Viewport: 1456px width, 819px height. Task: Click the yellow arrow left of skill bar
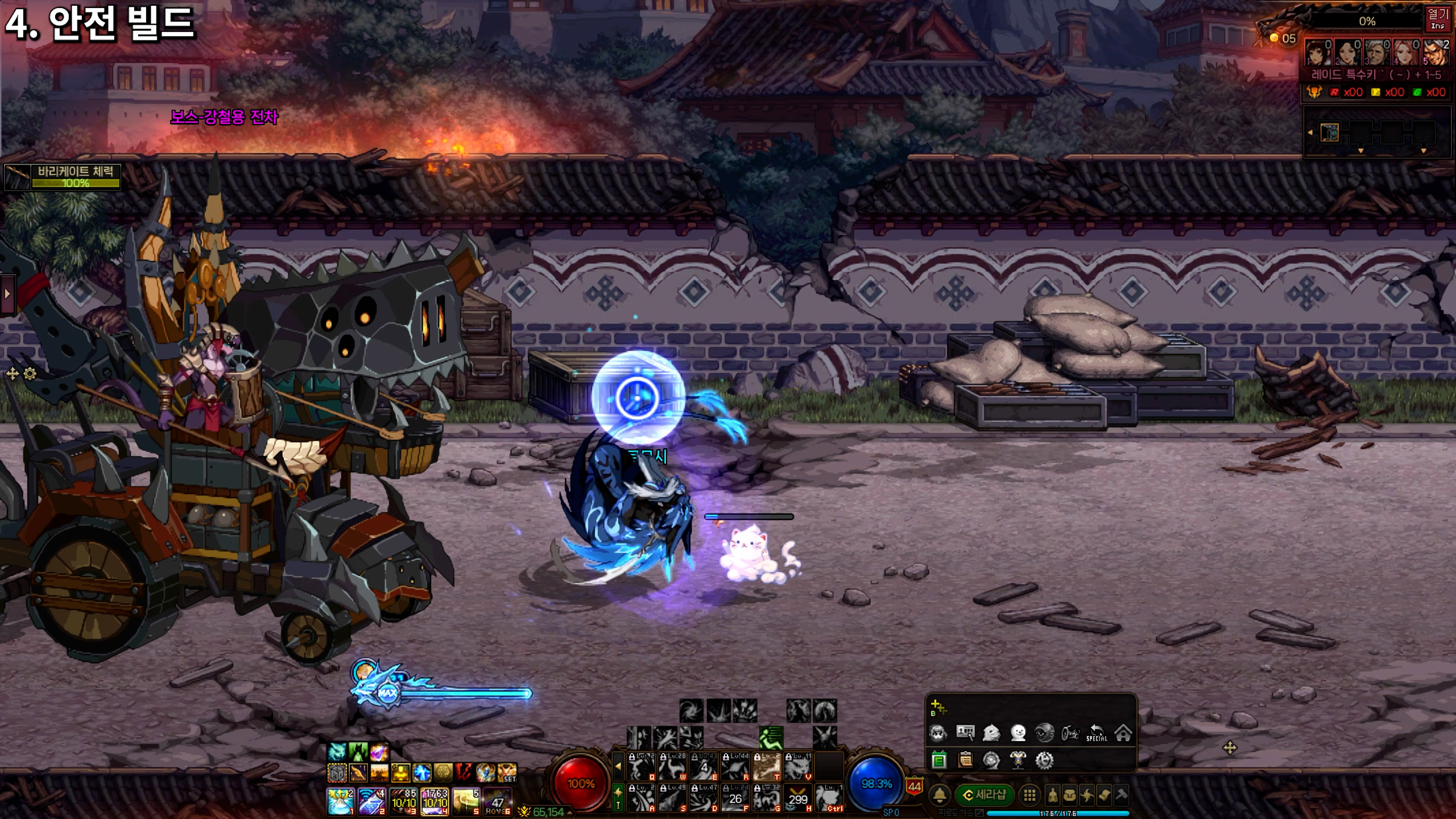[618, 766]
